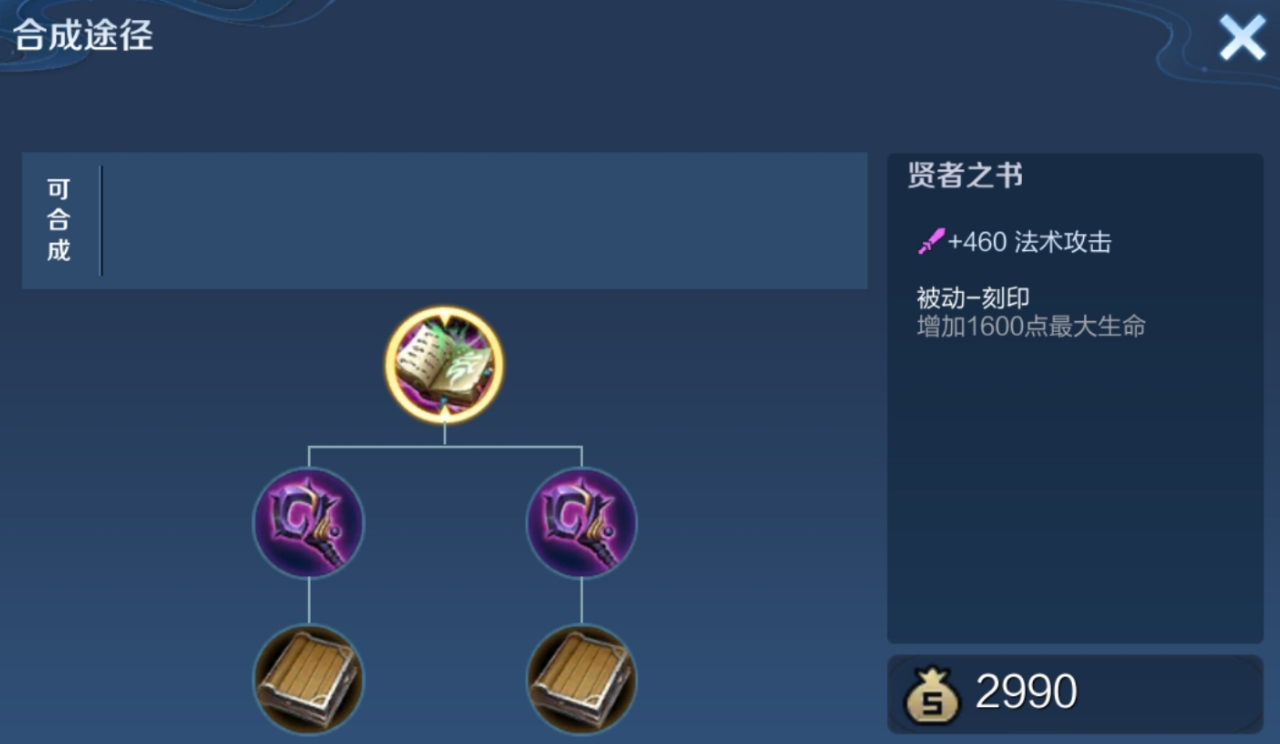Image resolution: width=1280 pixels, height=744 pixels.
Task: Open the left 巫术法杖 staff component icon
Action: coord(308,523)
